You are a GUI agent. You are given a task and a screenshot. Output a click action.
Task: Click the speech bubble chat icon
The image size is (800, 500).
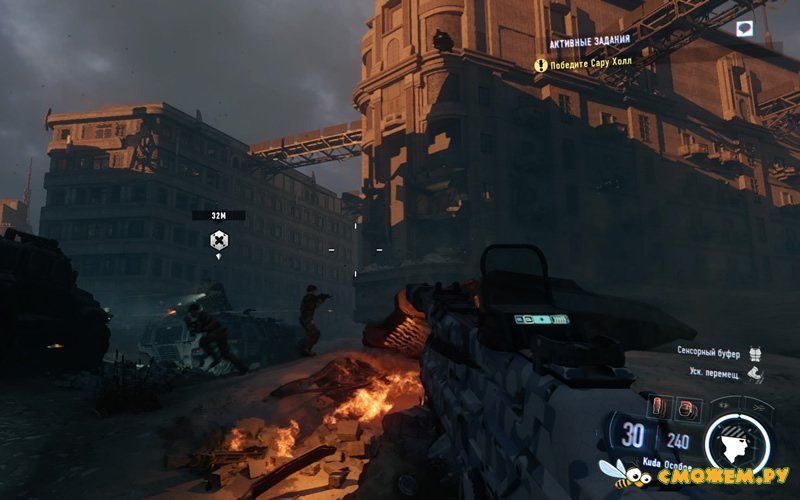pos(743,29)
